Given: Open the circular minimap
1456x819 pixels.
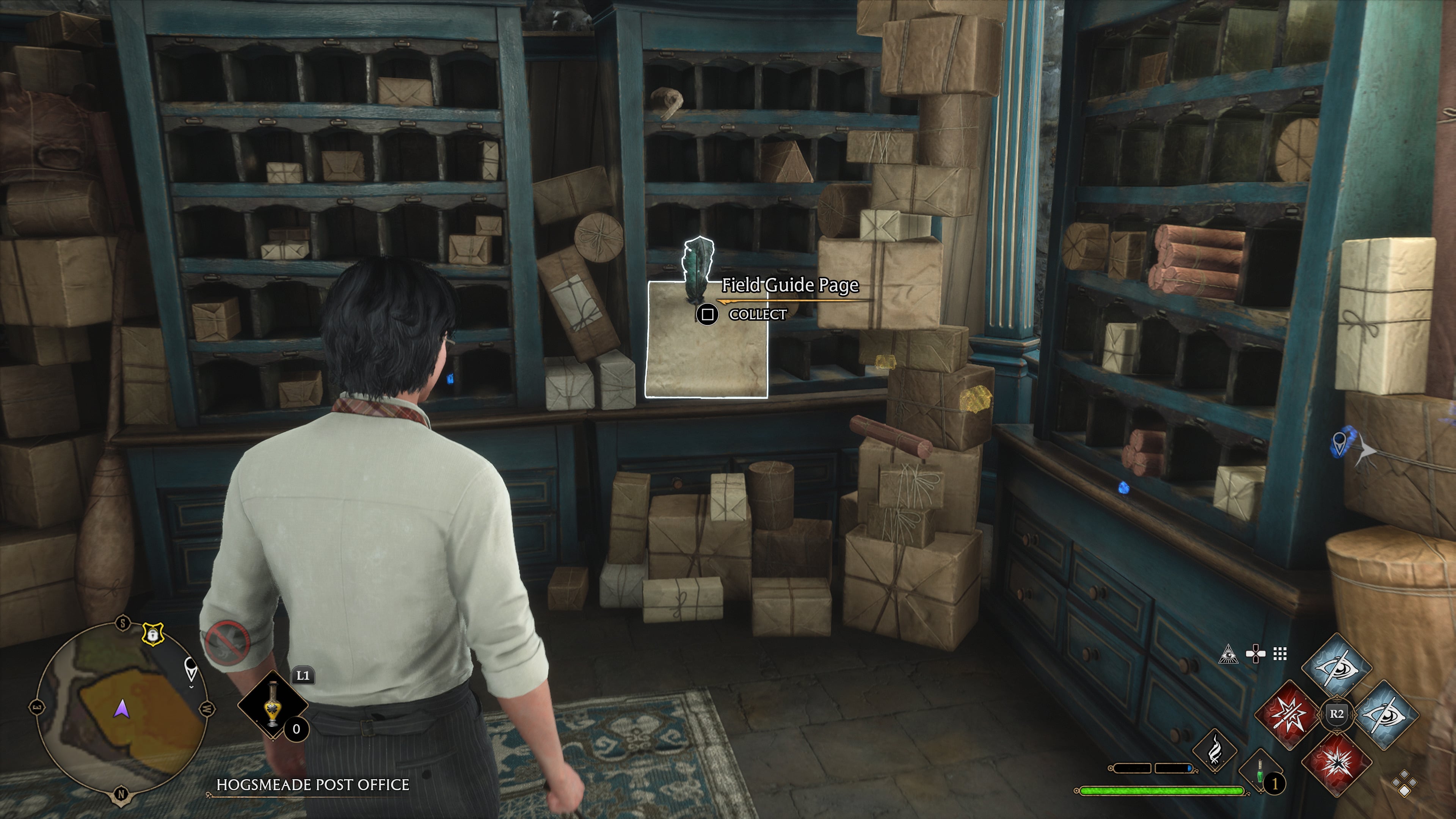Looking at the screenshot, I should tap(121, 709).
